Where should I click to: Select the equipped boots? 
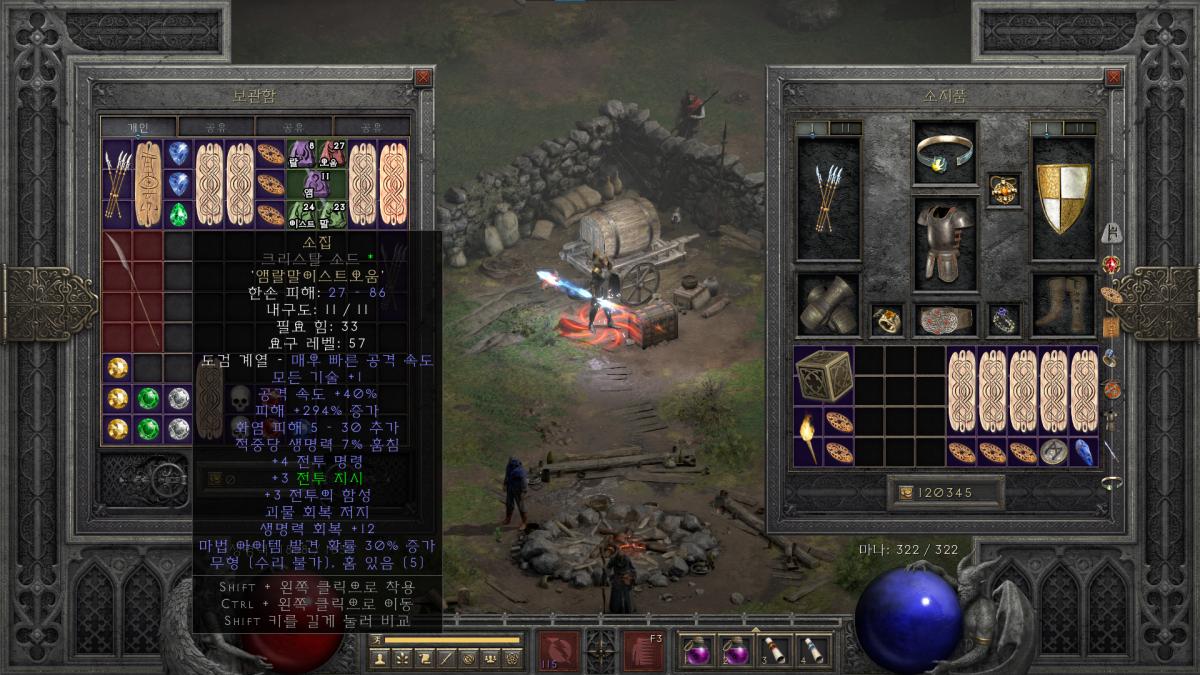1063,304
